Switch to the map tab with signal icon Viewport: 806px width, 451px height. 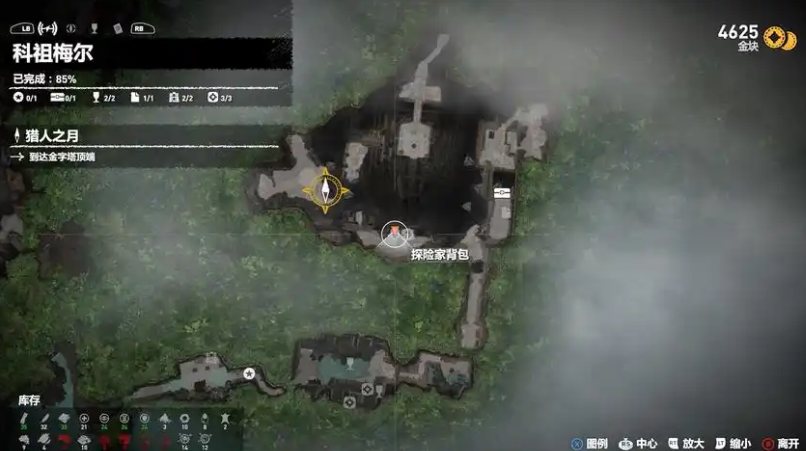(48, 28)
